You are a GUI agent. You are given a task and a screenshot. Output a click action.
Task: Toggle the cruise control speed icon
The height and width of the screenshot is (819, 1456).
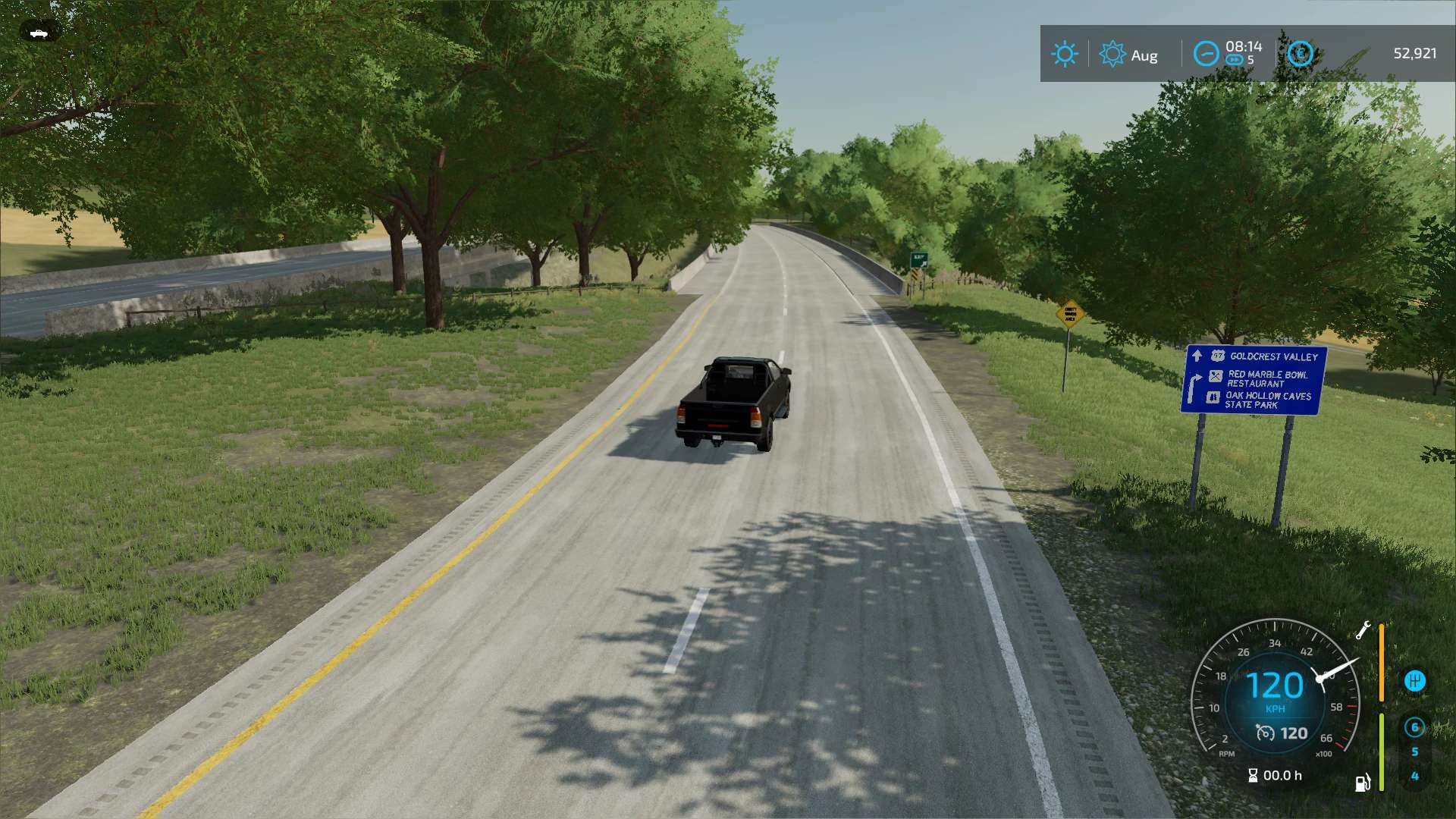1265,733
